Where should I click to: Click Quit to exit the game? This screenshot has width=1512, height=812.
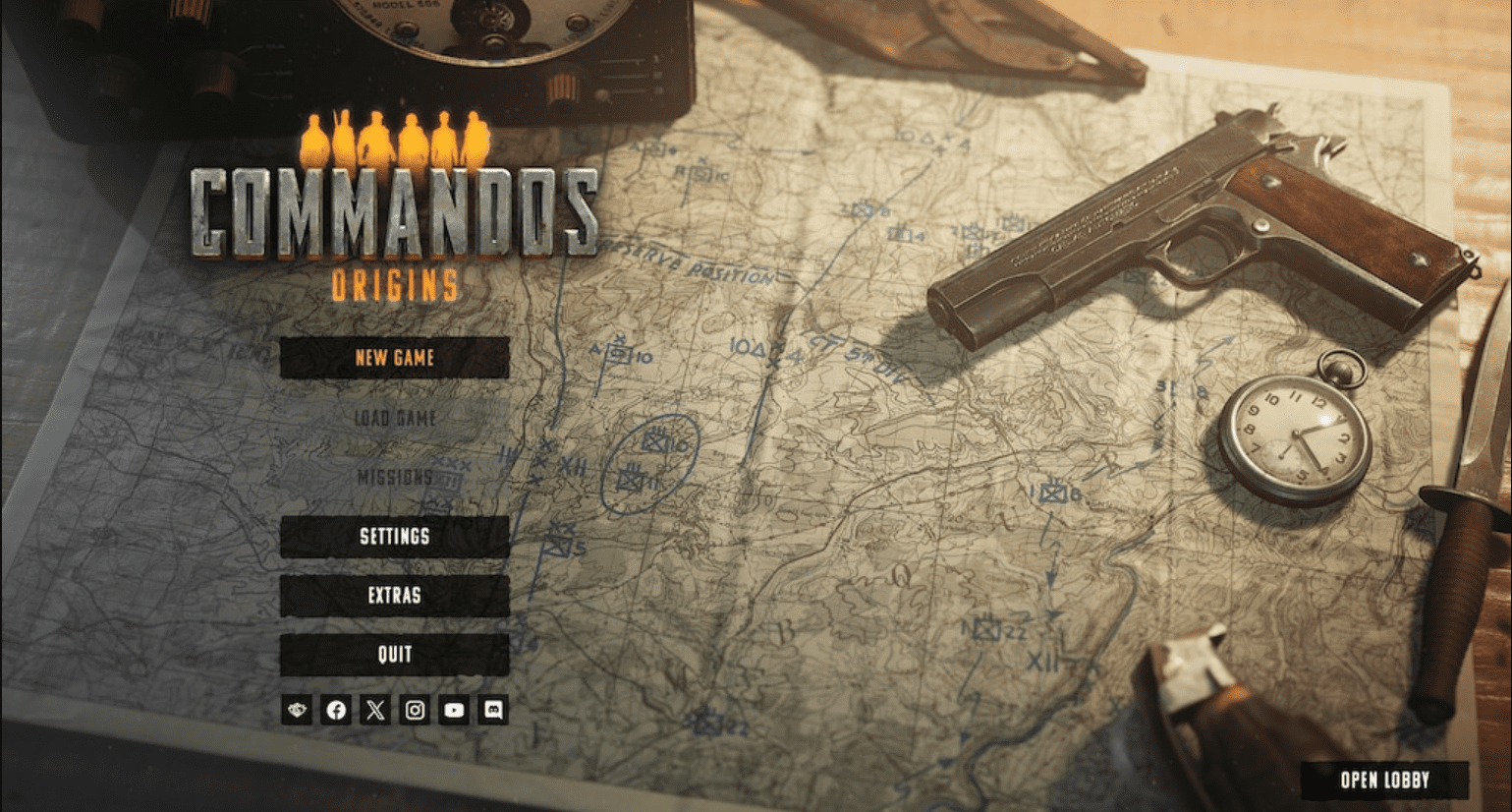click(394, 655)
